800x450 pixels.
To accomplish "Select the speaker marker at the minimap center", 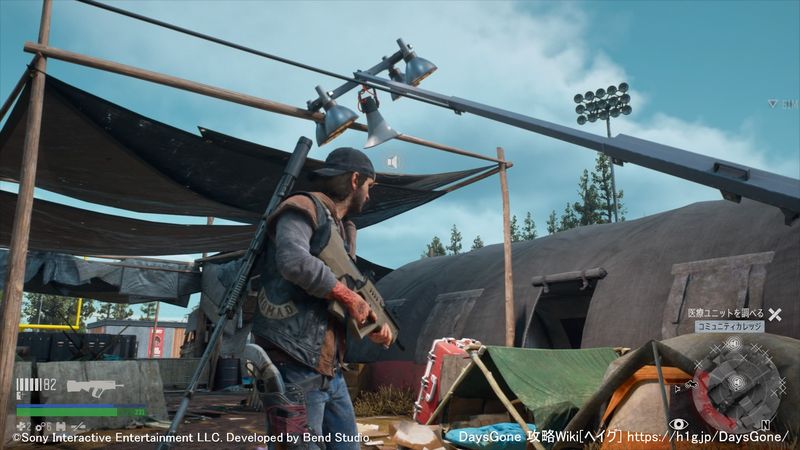I will coord(737,383).
